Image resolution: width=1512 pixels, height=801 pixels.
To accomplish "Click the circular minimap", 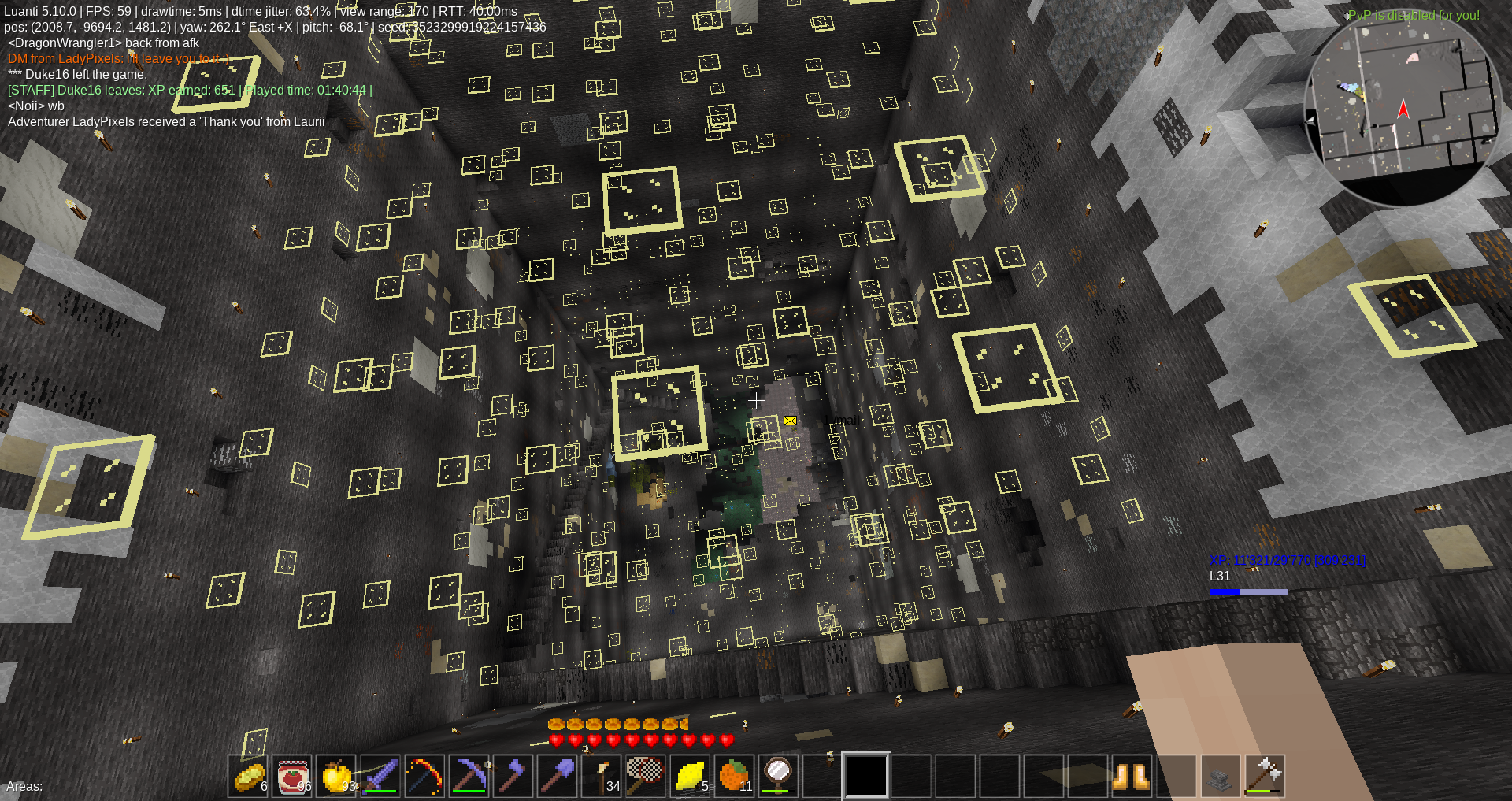I will tap(1402, 109).
